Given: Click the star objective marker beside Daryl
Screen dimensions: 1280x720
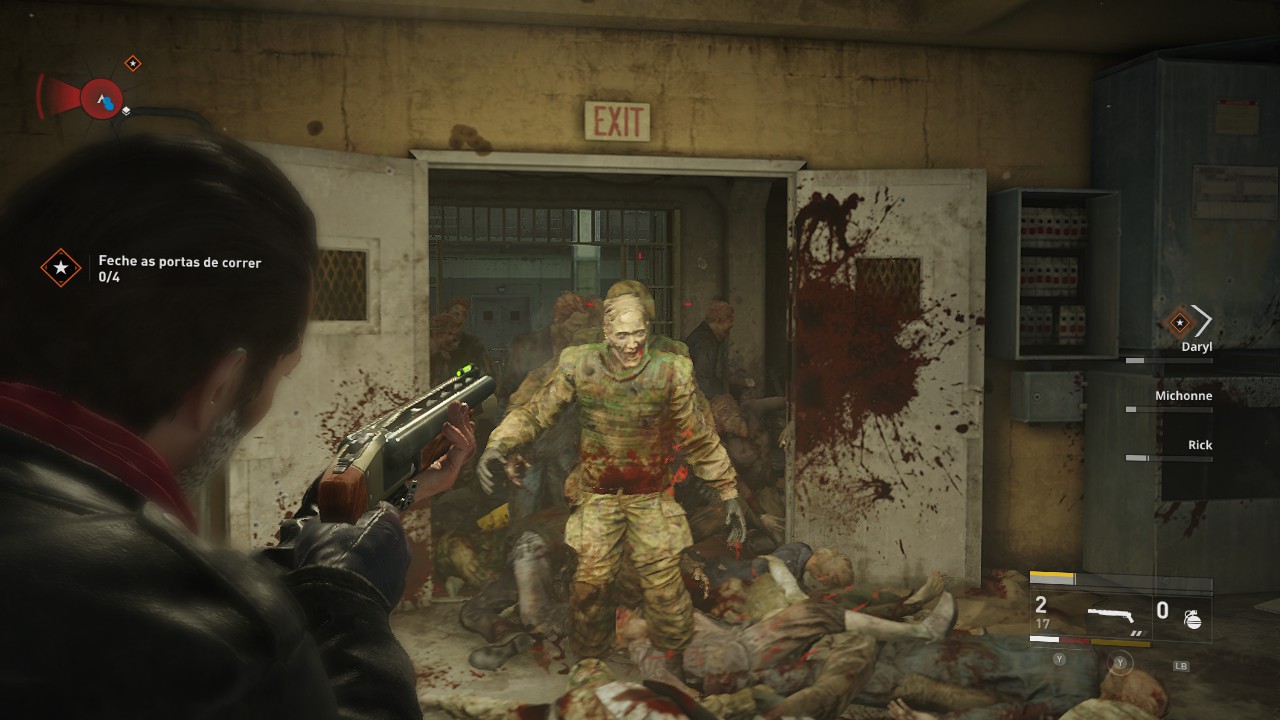Looking at the screenshot, I should 1179,322.
